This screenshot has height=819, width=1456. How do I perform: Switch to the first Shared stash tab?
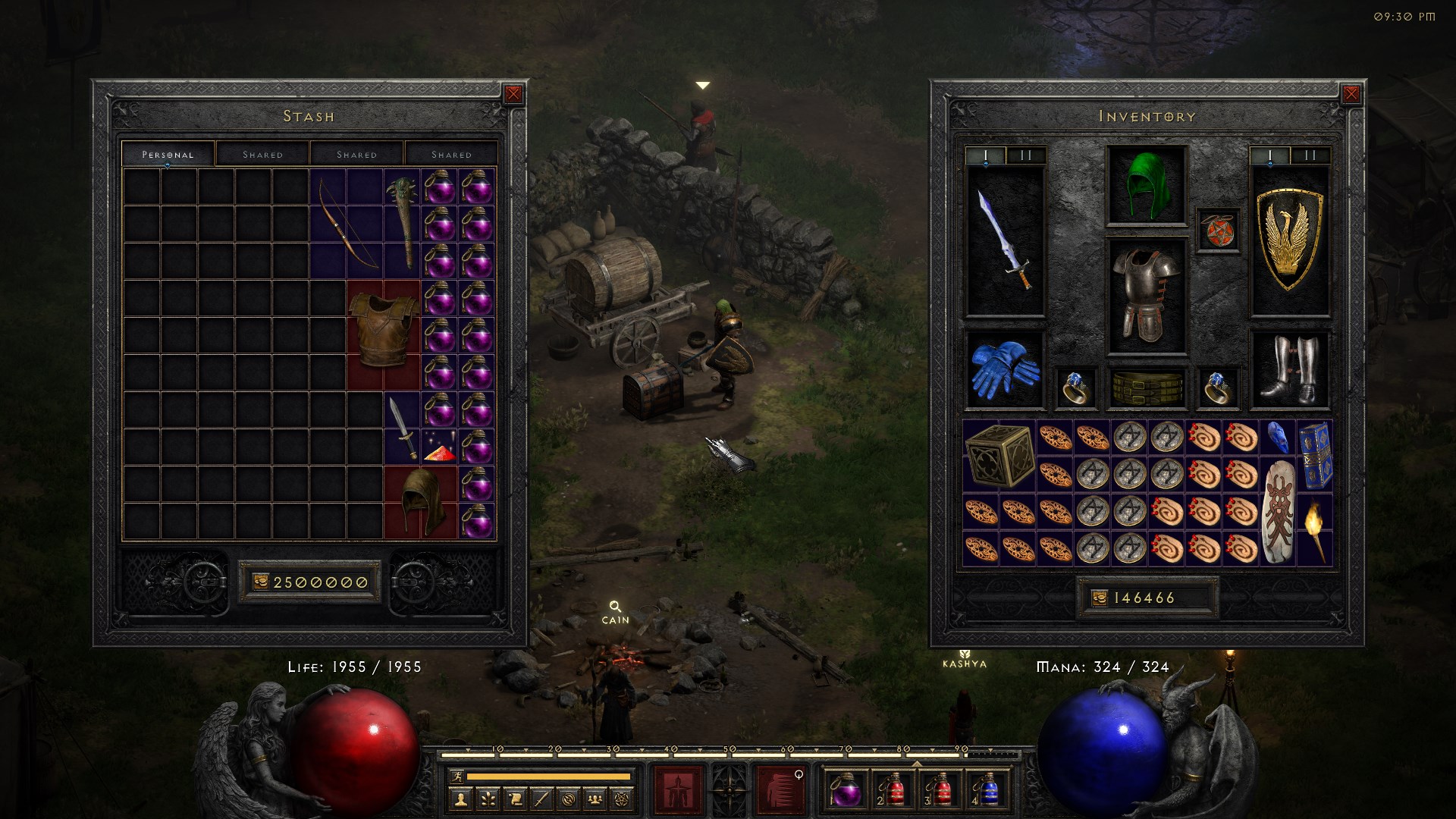point(263,154)
